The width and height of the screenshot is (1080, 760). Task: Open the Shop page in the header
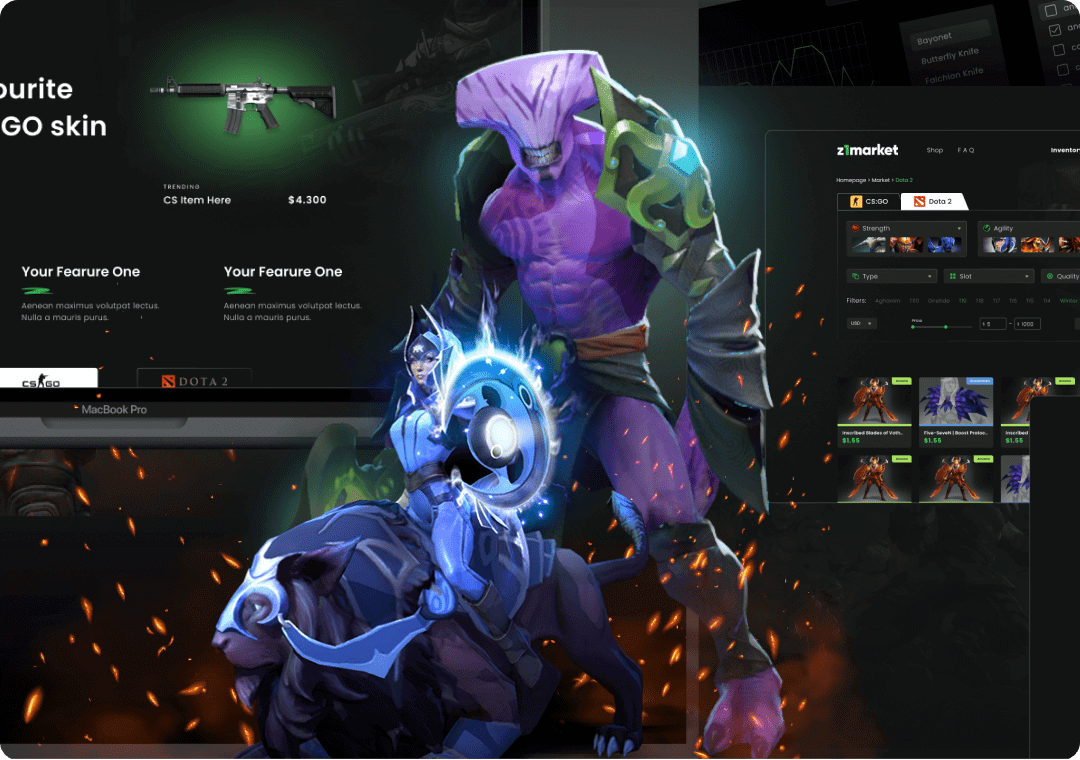934,151
